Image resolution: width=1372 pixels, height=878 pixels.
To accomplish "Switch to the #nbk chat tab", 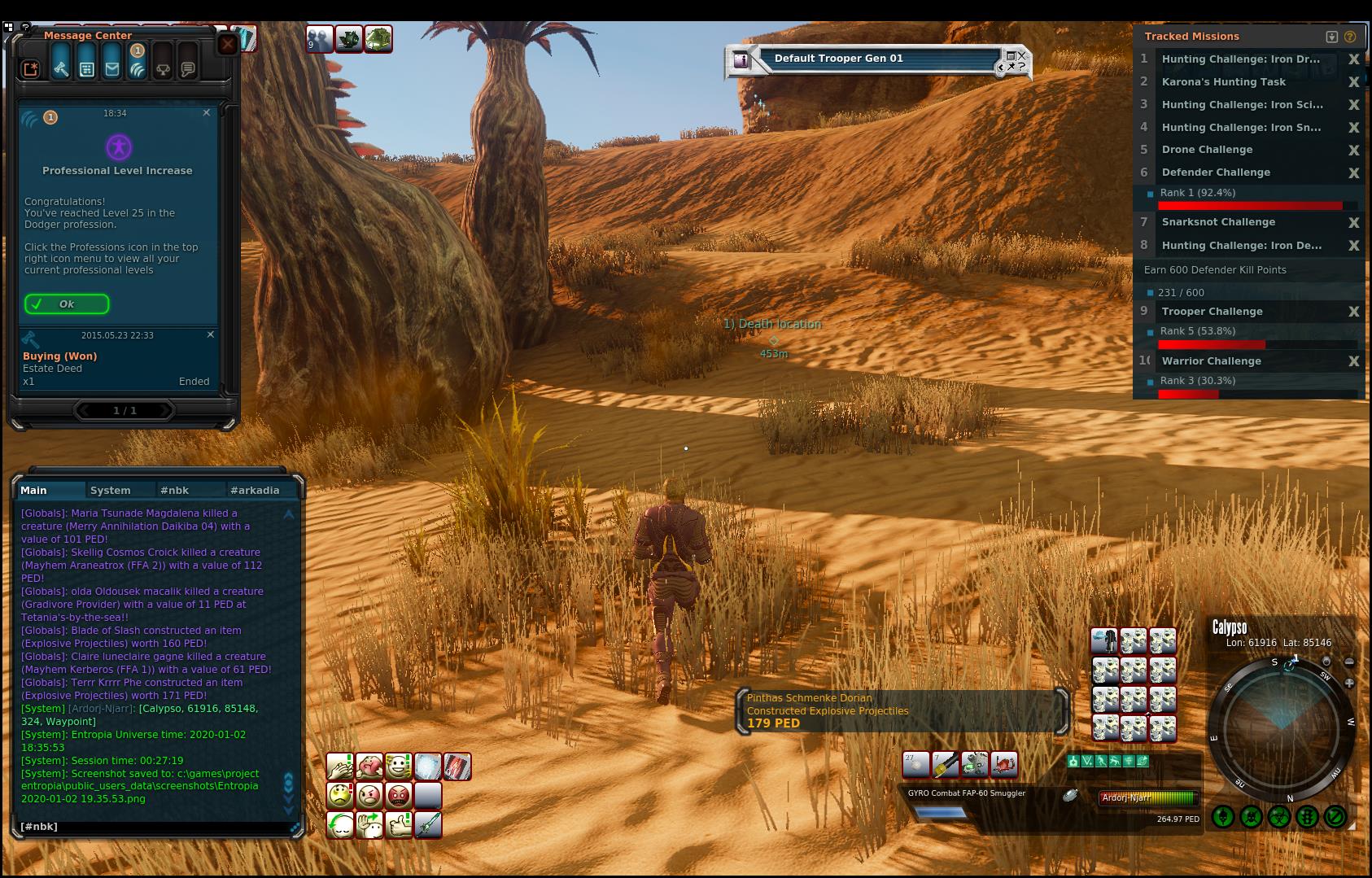I will pyautogui.click(x=174, y=490).
